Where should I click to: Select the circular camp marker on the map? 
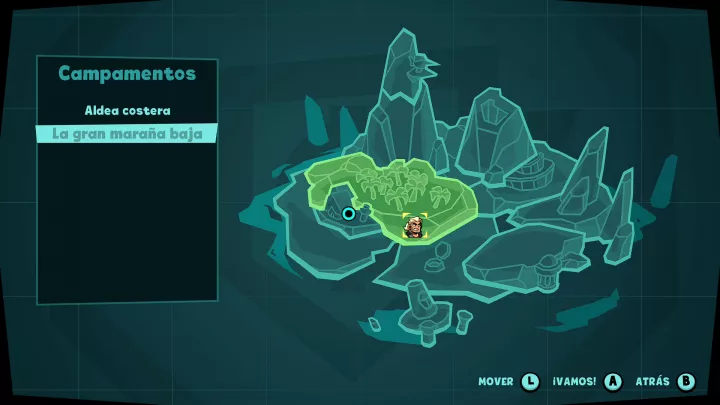[348, 213]
